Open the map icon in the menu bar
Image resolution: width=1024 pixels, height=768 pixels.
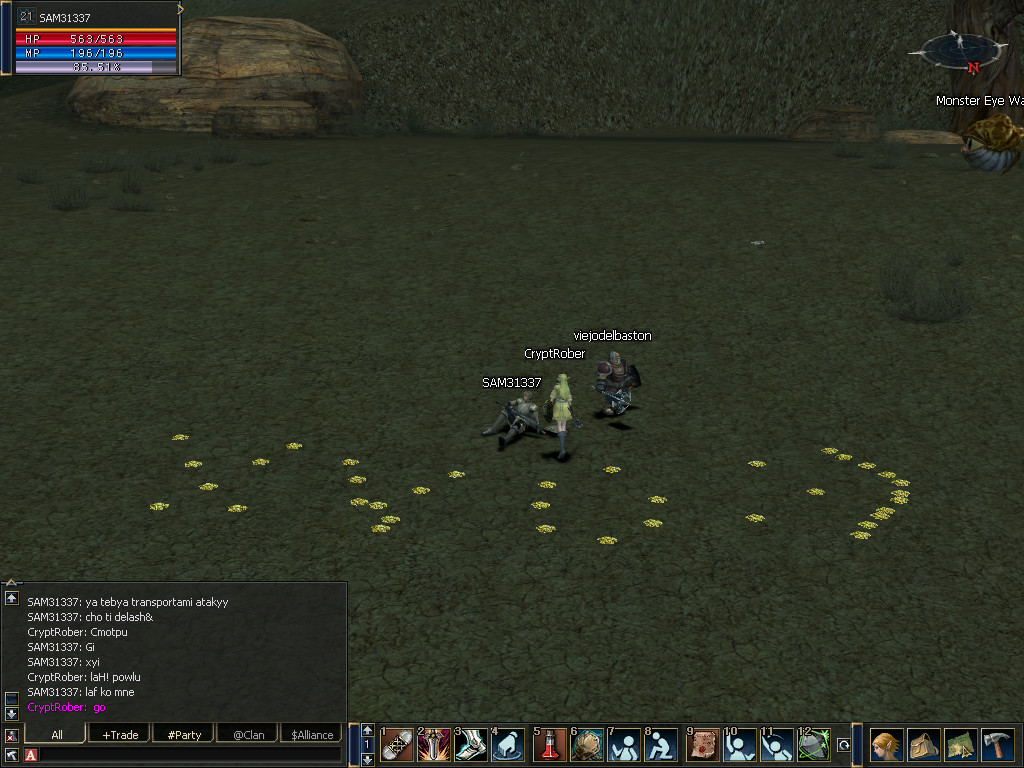point(961,745)
